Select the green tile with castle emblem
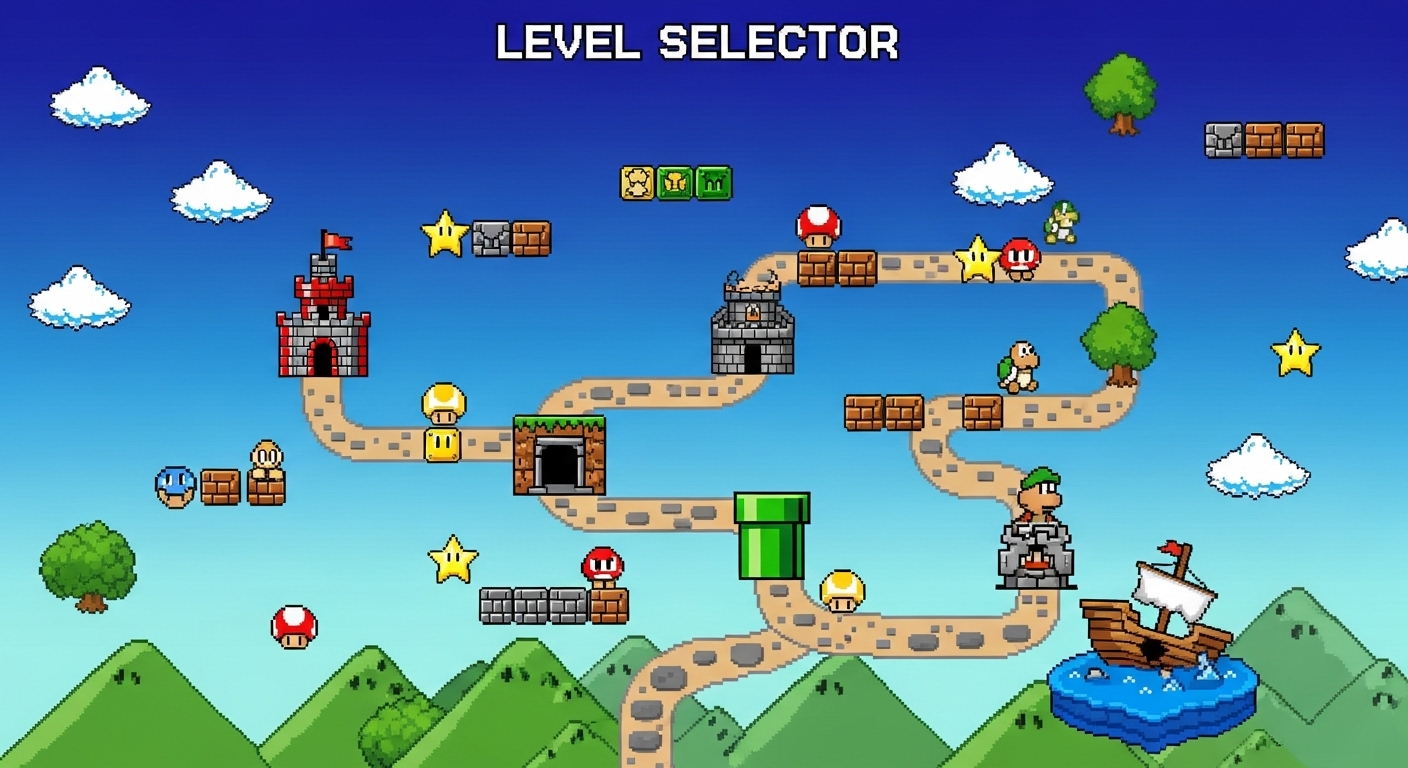 coord(714,183)
